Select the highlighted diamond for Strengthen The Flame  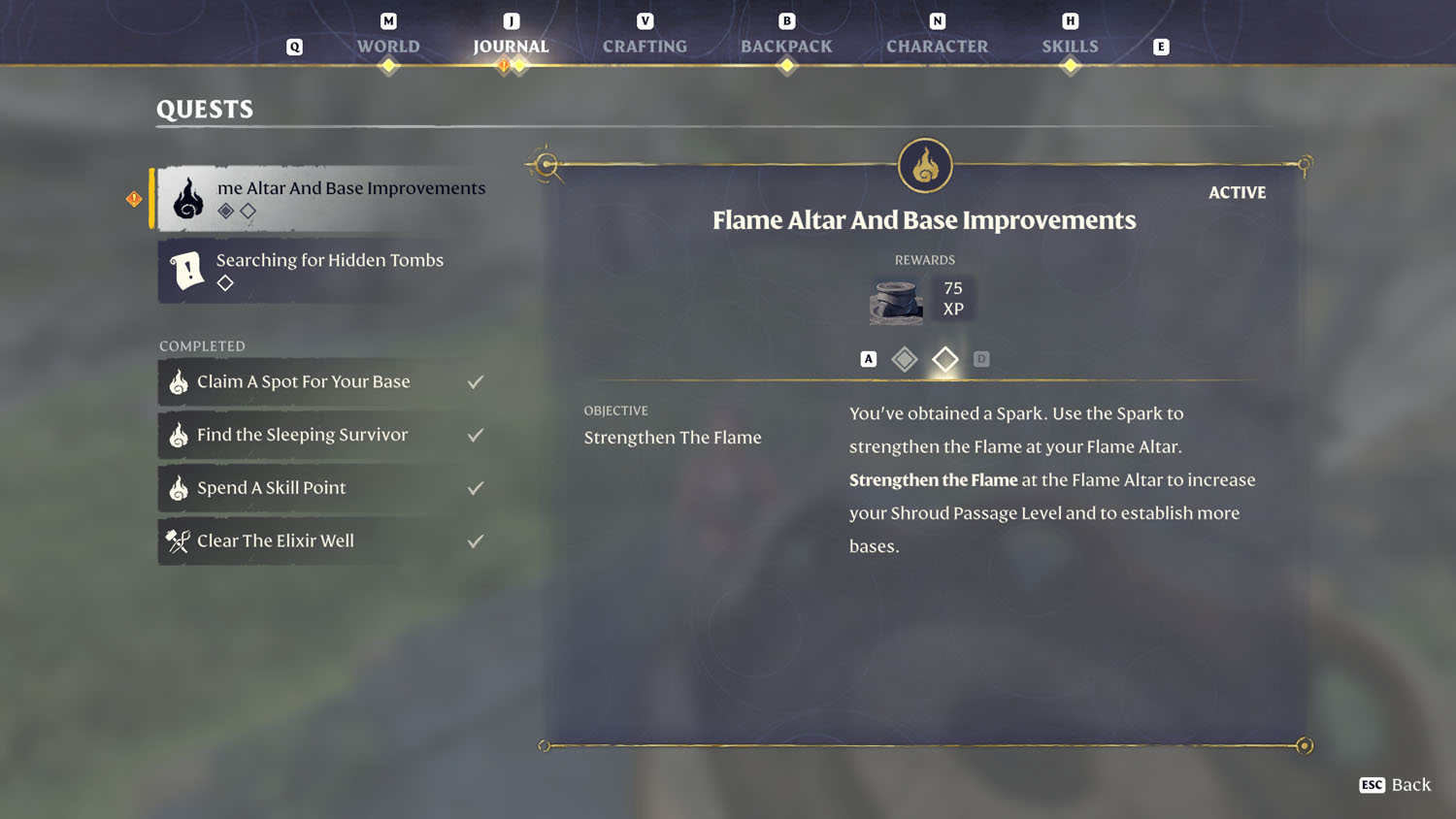click(944, 358)
